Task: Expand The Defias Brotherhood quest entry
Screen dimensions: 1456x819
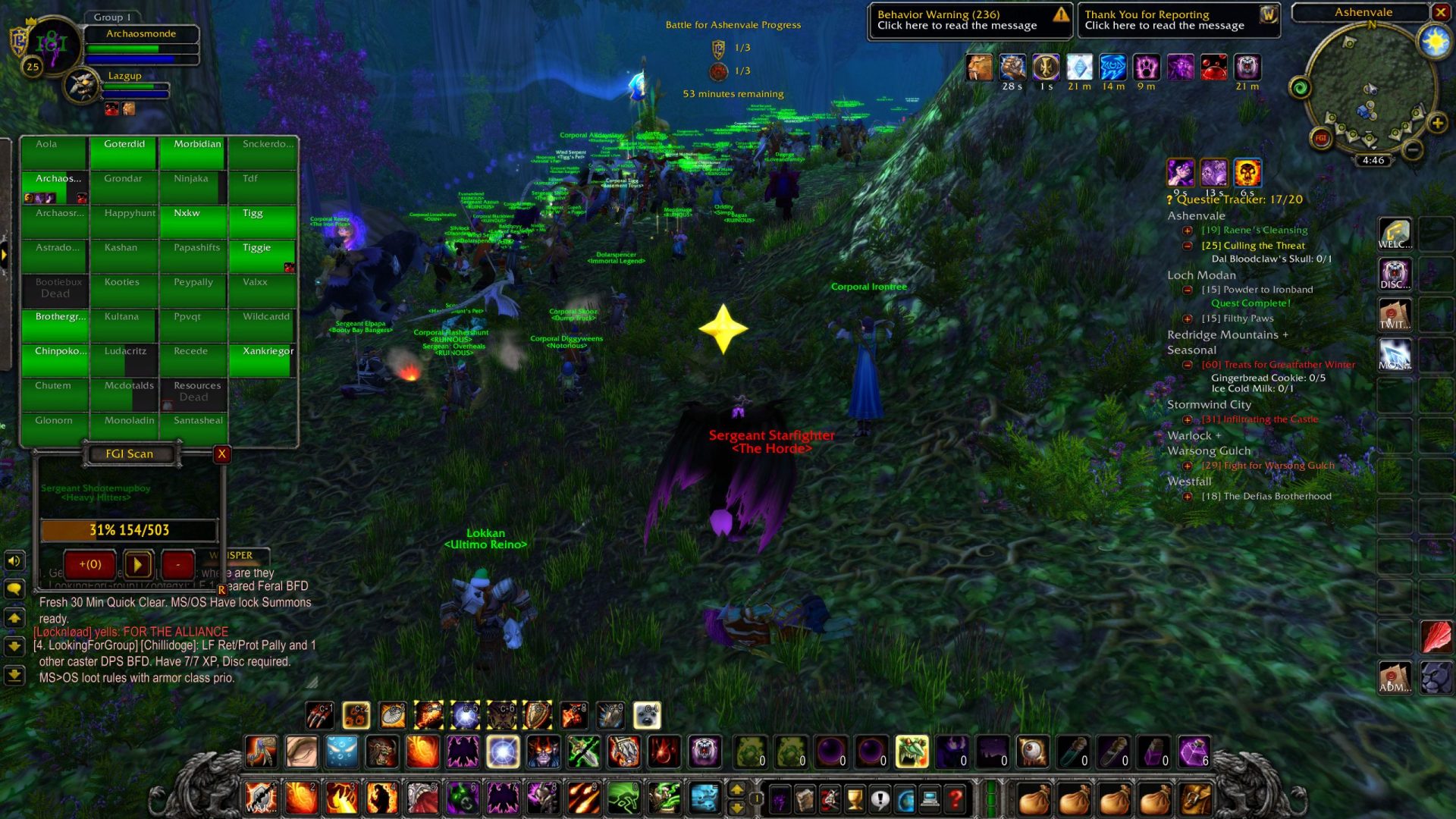Action: click(x=1188, y=497)
